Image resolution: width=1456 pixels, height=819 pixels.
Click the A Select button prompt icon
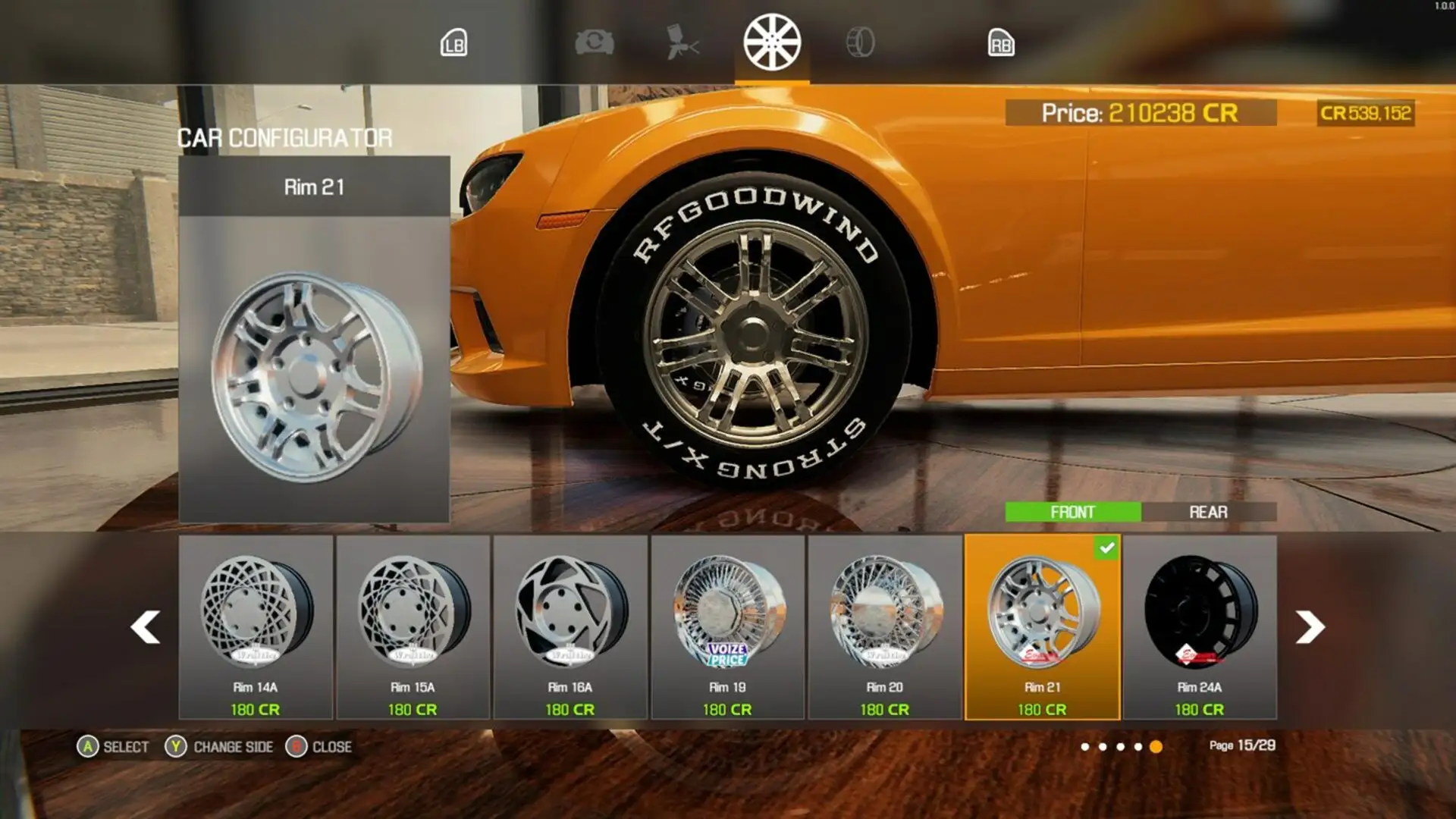[89, 747]
